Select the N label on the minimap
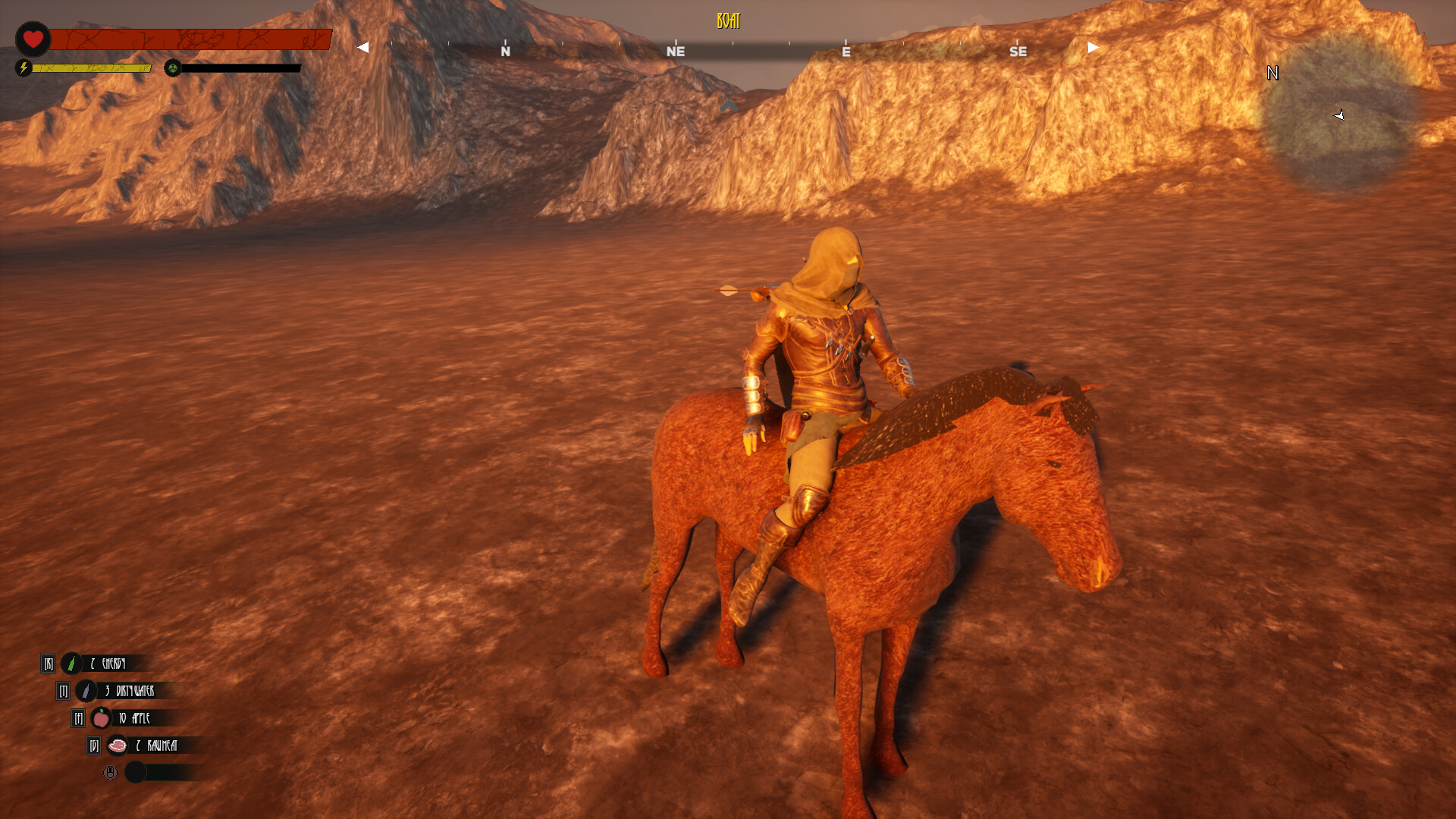This screenshot has height=819, width=1456. click(x=1272, y=74)
